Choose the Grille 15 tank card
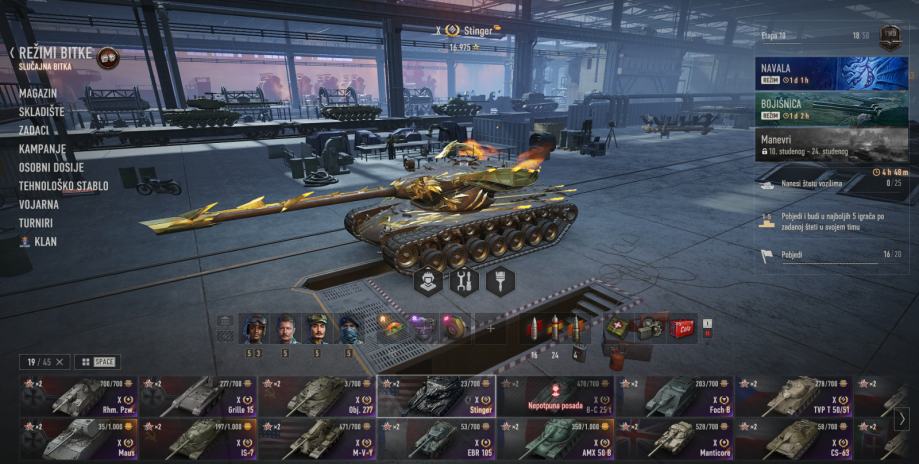Viewport: 919px width, 464px height. point(197,396)
